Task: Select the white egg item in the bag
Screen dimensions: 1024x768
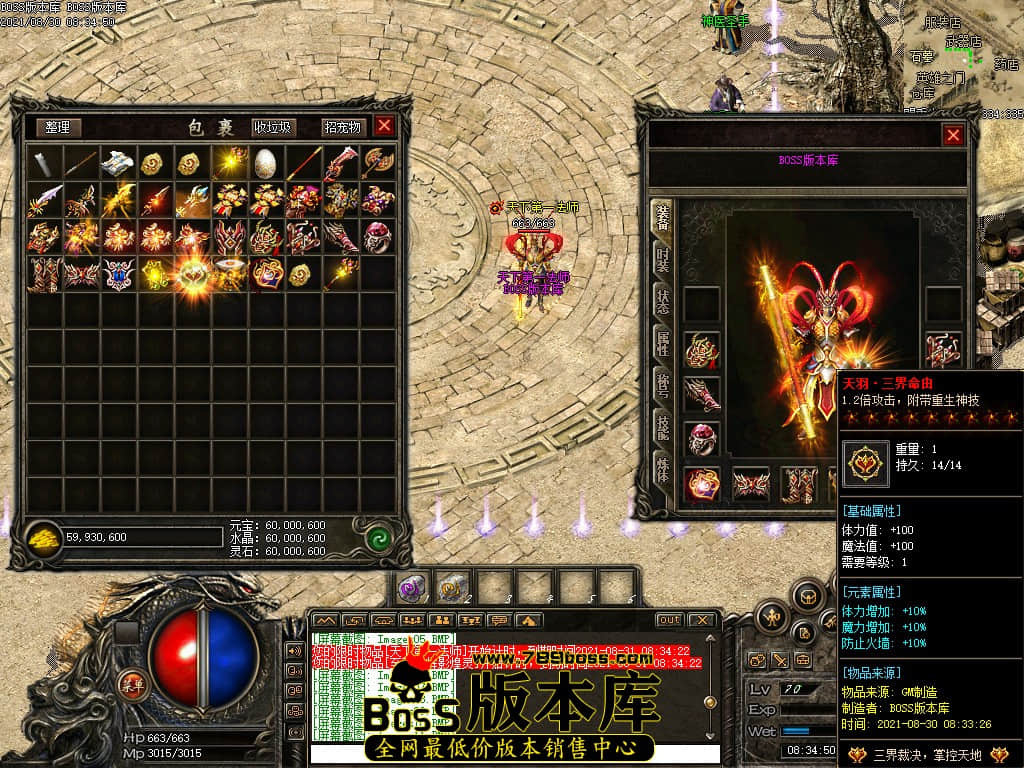Action: 265,163
